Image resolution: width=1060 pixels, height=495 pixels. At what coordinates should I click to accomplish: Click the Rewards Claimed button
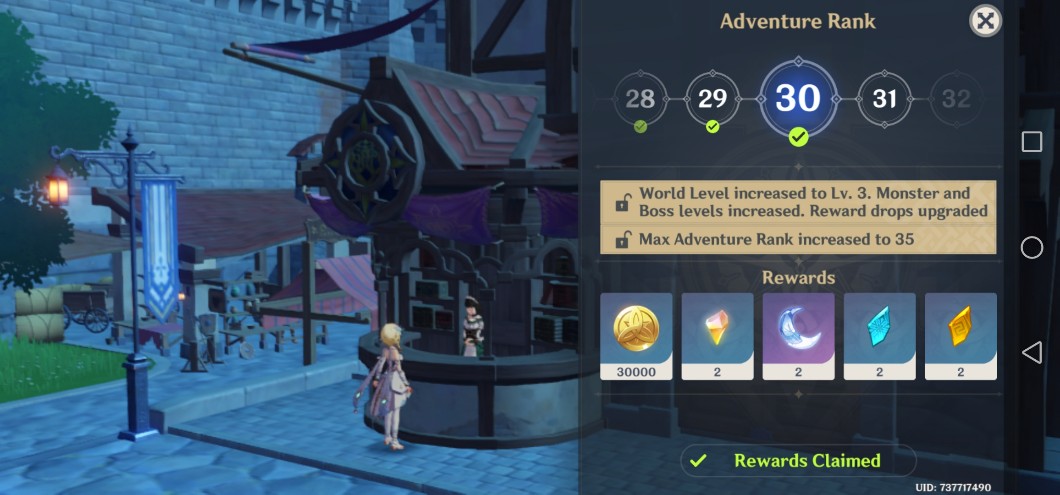[798, 461]
